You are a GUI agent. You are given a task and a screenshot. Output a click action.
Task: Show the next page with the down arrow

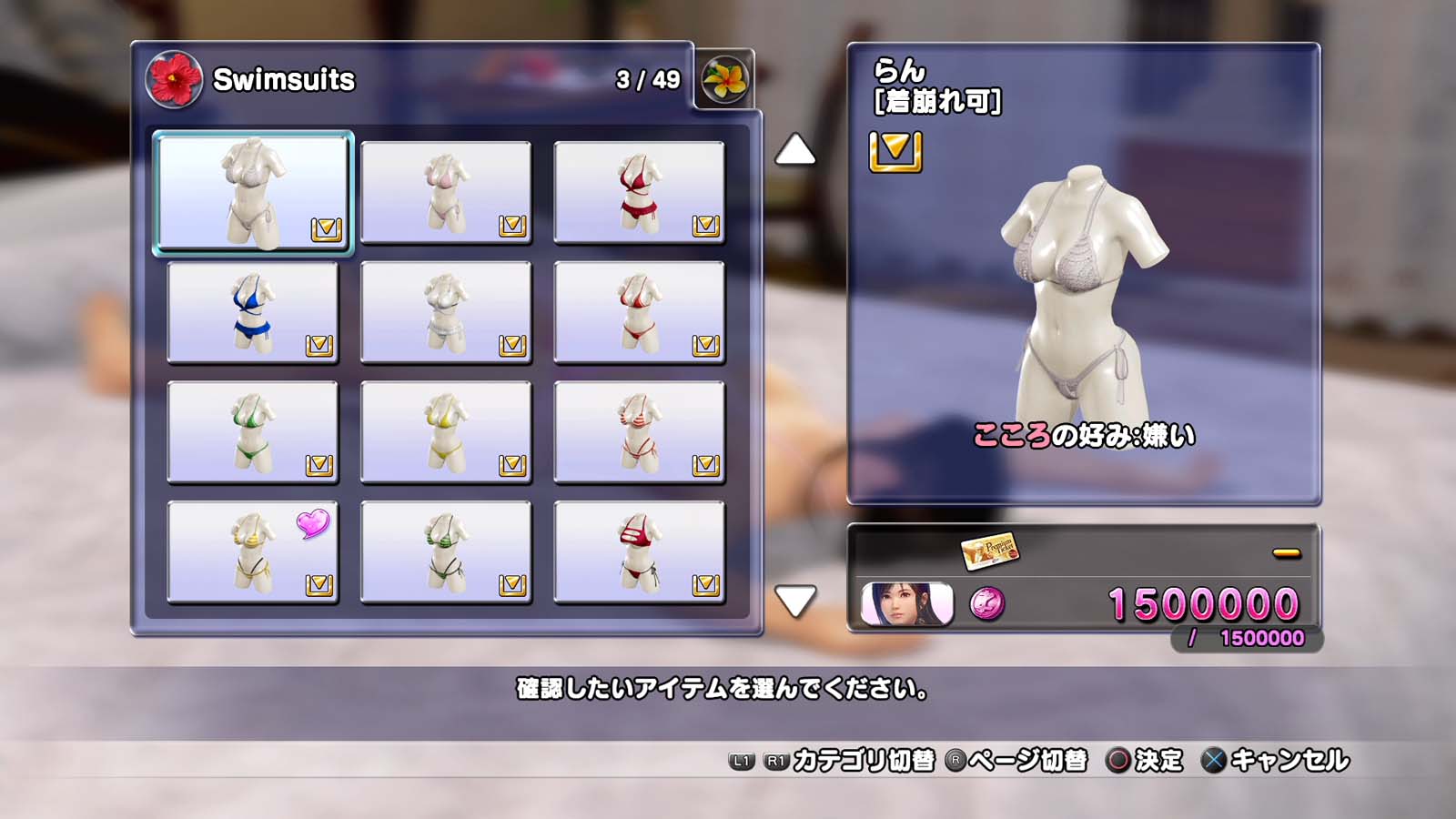coord(794,601)
